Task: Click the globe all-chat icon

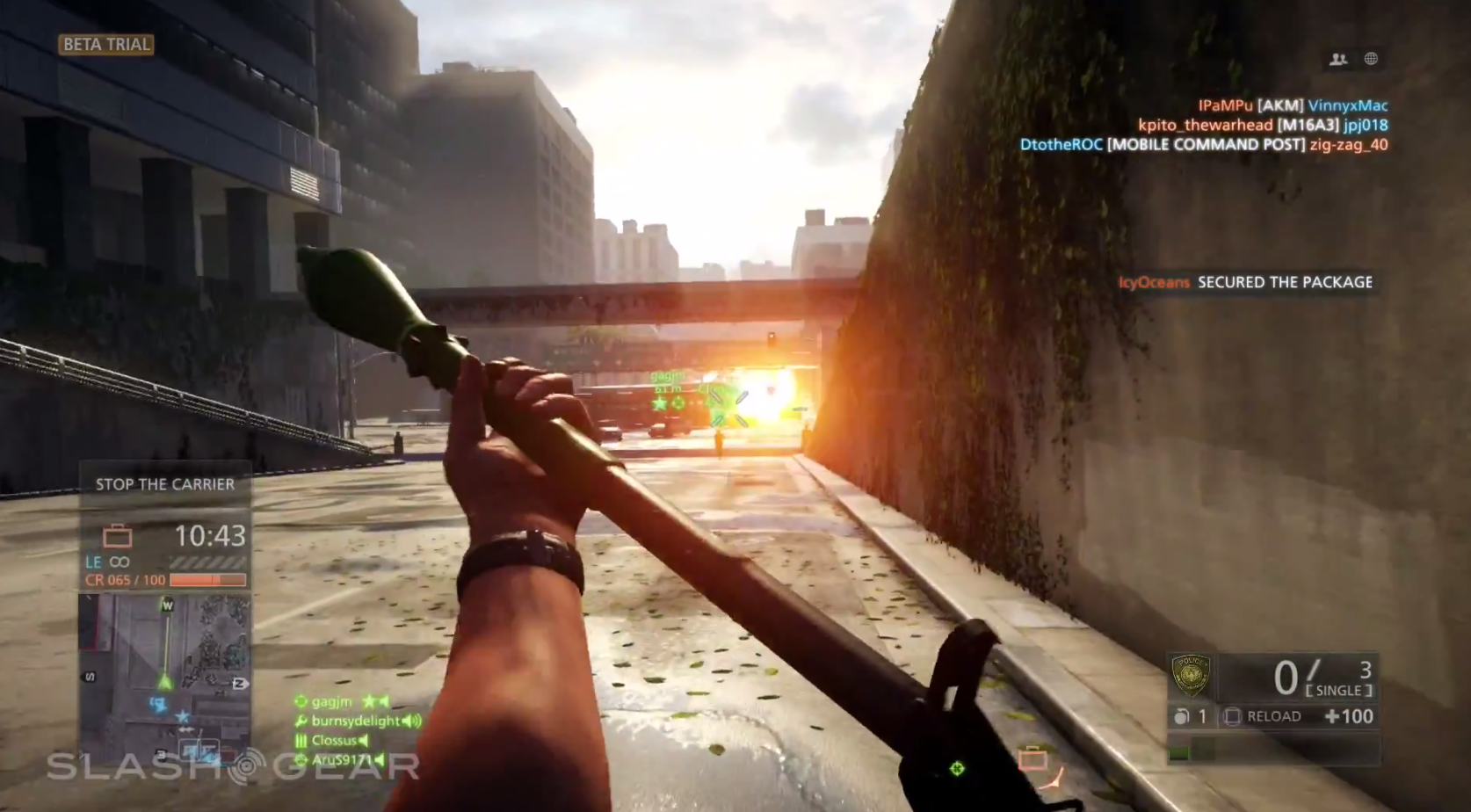Action: coord(1369,59)
